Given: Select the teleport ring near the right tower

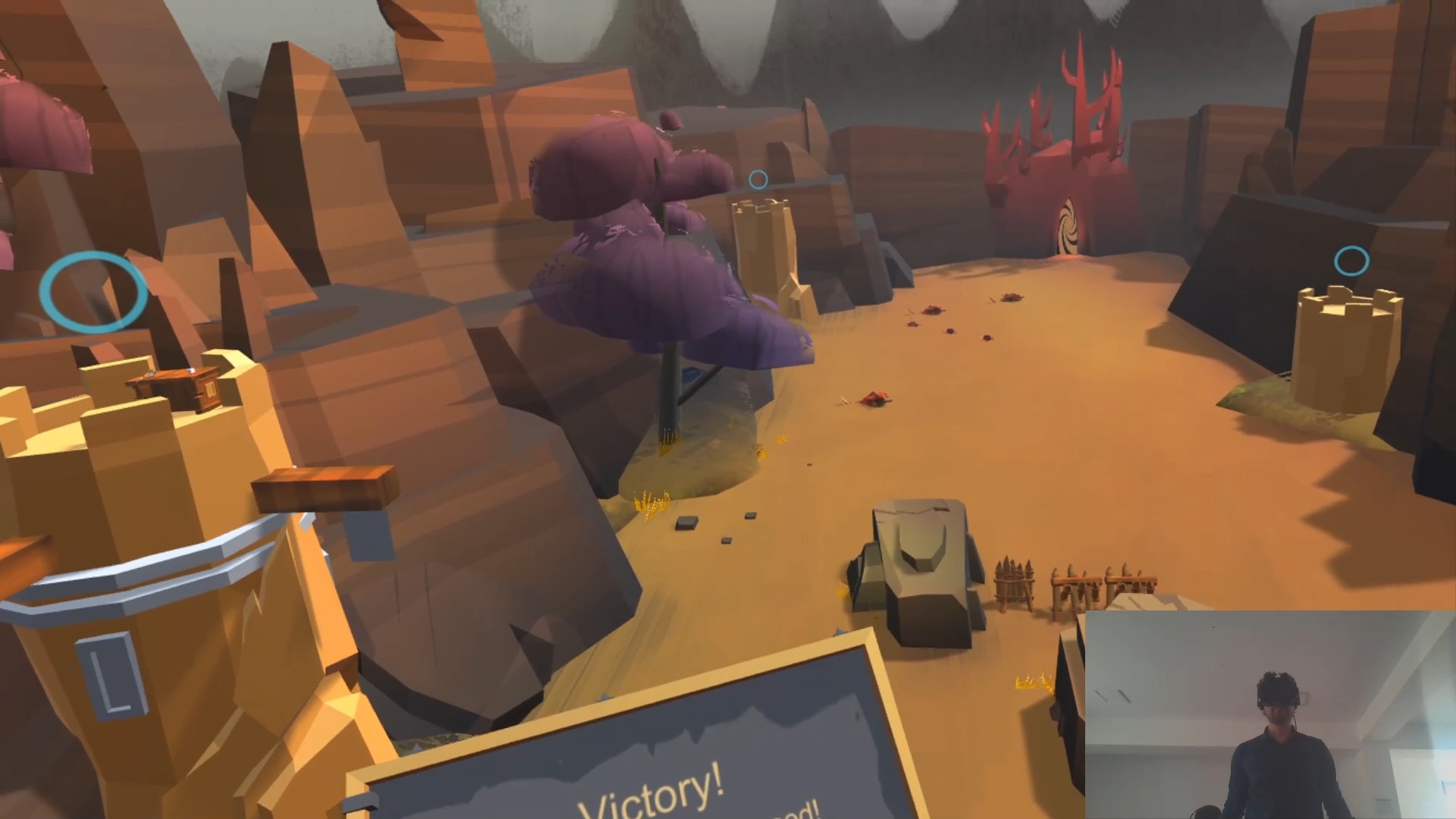Looking at the screenshot, I should tap(1352, 260).
